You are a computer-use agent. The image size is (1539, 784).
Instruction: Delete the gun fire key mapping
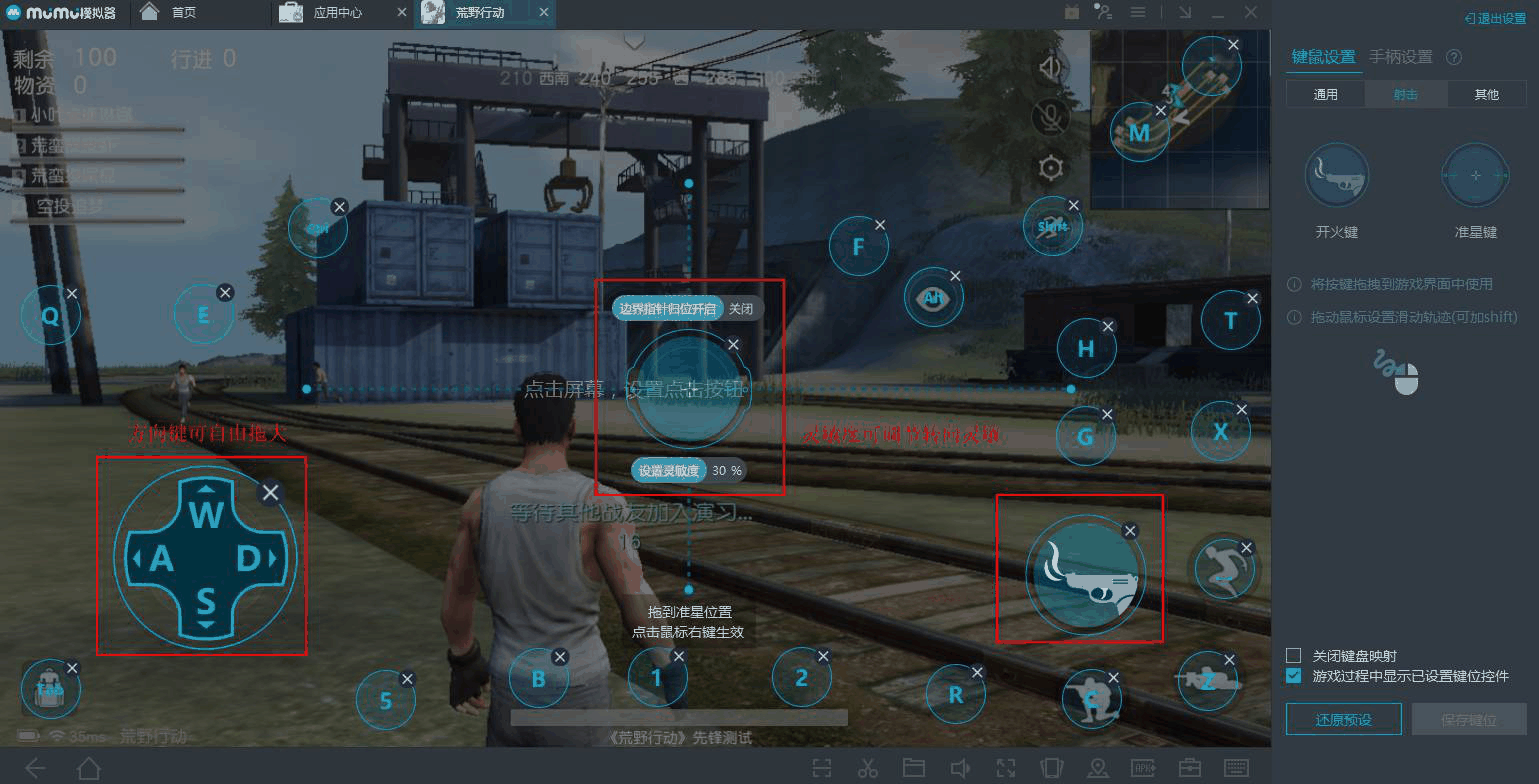[x=1130, y=531]
